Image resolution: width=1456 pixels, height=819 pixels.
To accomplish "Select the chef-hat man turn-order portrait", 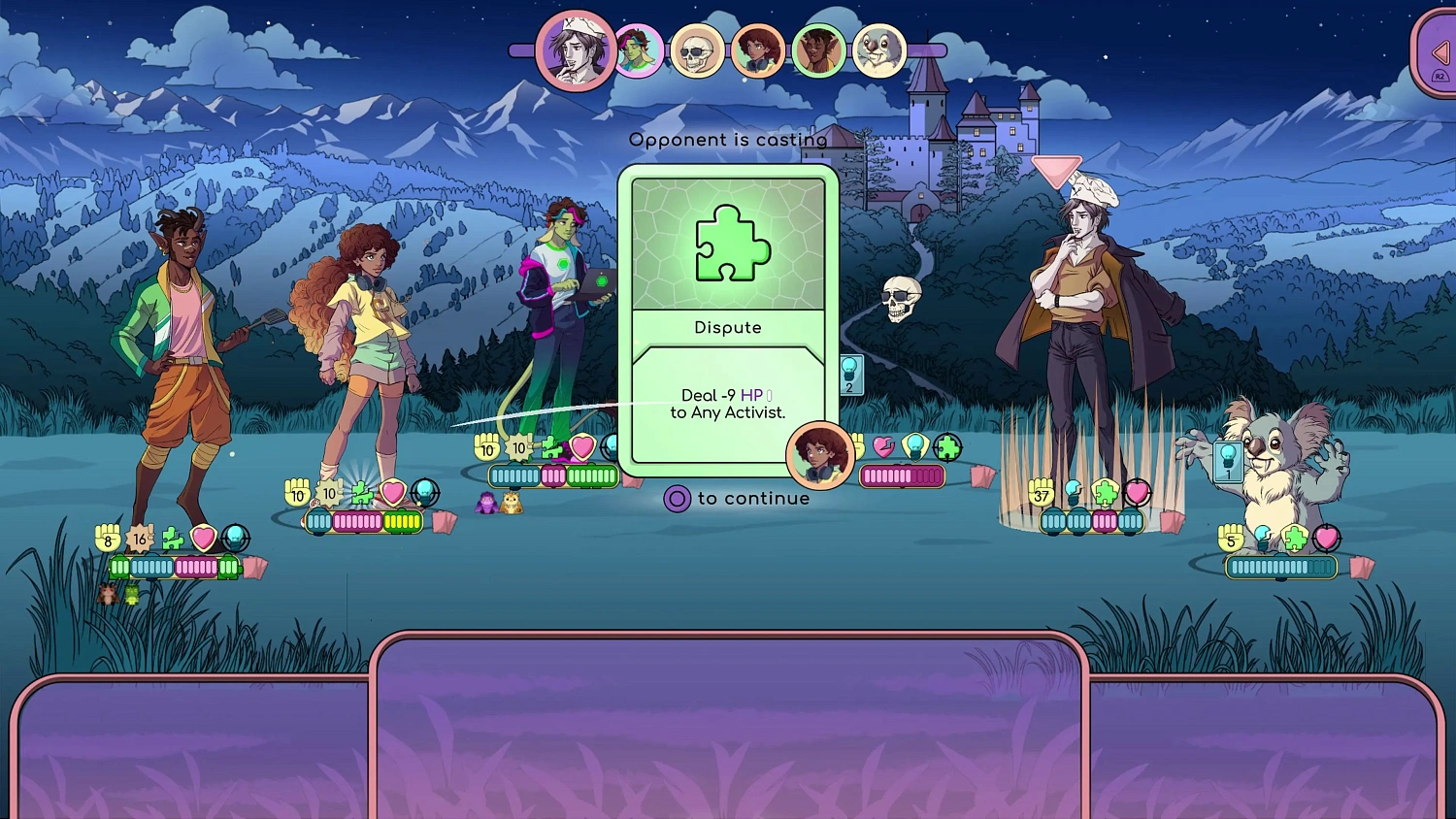I will pos(575,49).
